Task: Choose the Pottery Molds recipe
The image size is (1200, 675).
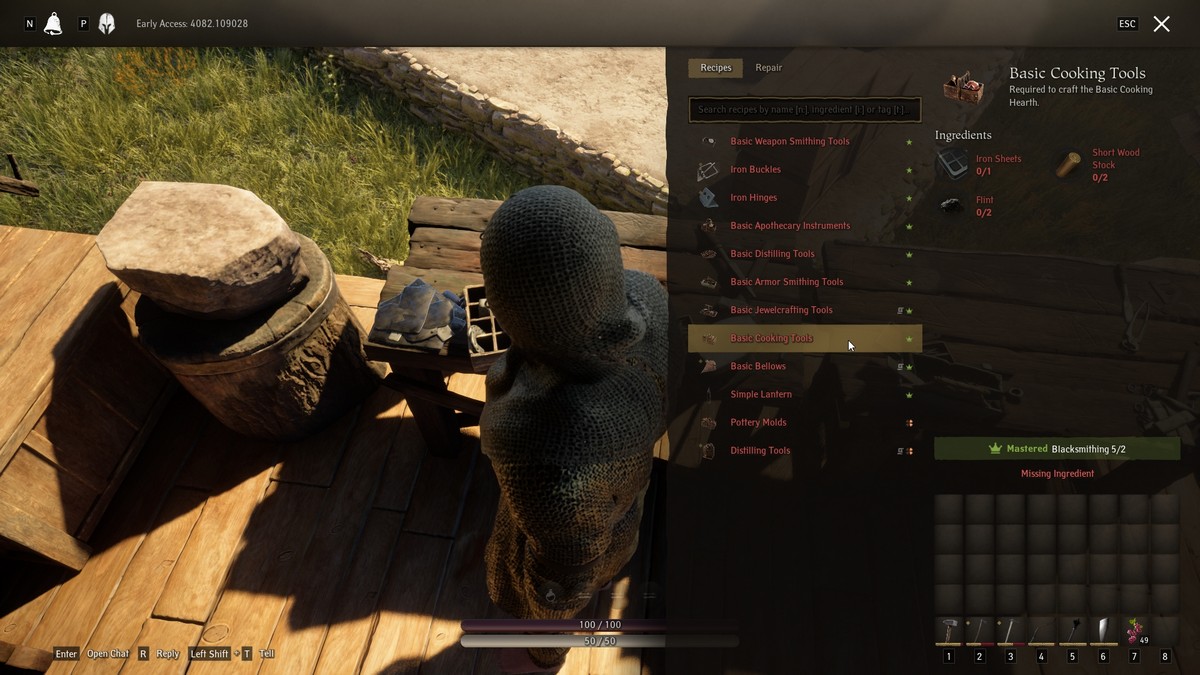Action: coord(758,422)
